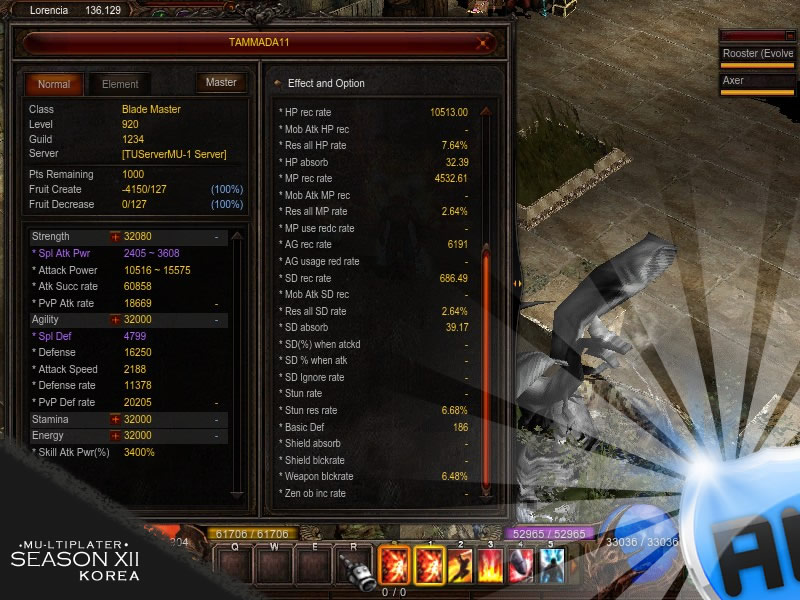800x600 pixels.
Task: Select the Rooster (Evolve) party member frame
Action: click(758, 54)
